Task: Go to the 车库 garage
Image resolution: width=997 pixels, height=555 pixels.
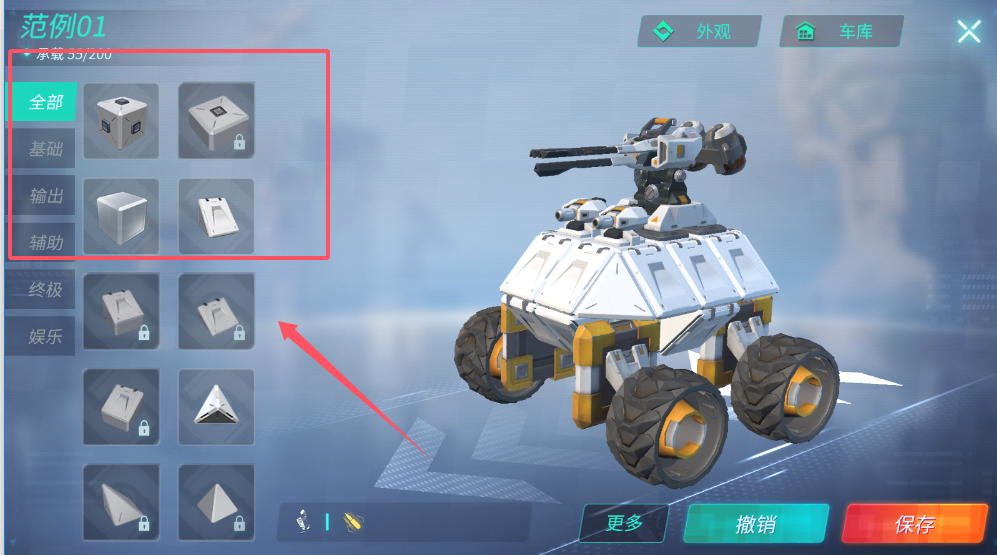Action: 841,32
